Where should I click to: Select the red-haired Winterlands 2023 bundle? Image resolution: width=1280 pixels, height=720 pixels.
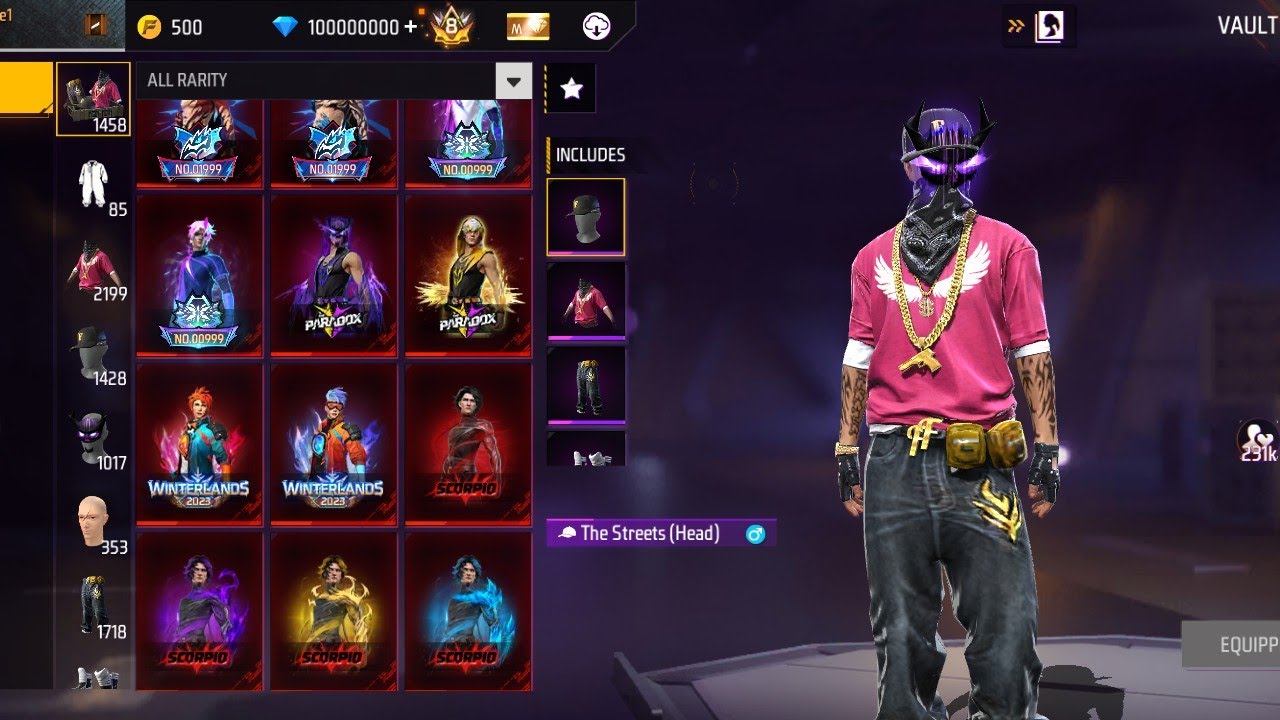click(x=199, y=443)
